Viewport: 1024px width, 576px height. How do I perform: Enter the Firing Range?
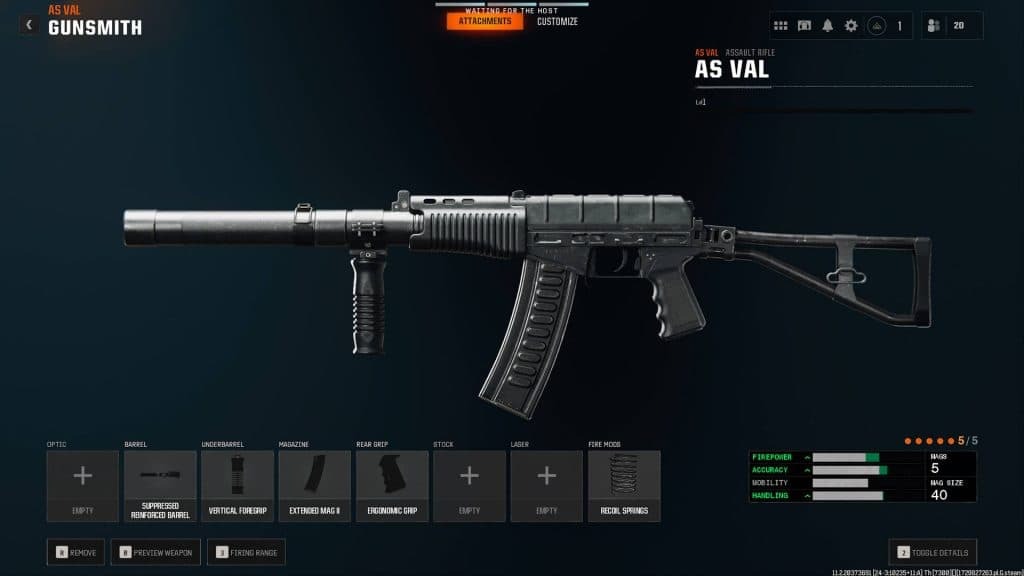pyautogui.click(x=245, y=551)
